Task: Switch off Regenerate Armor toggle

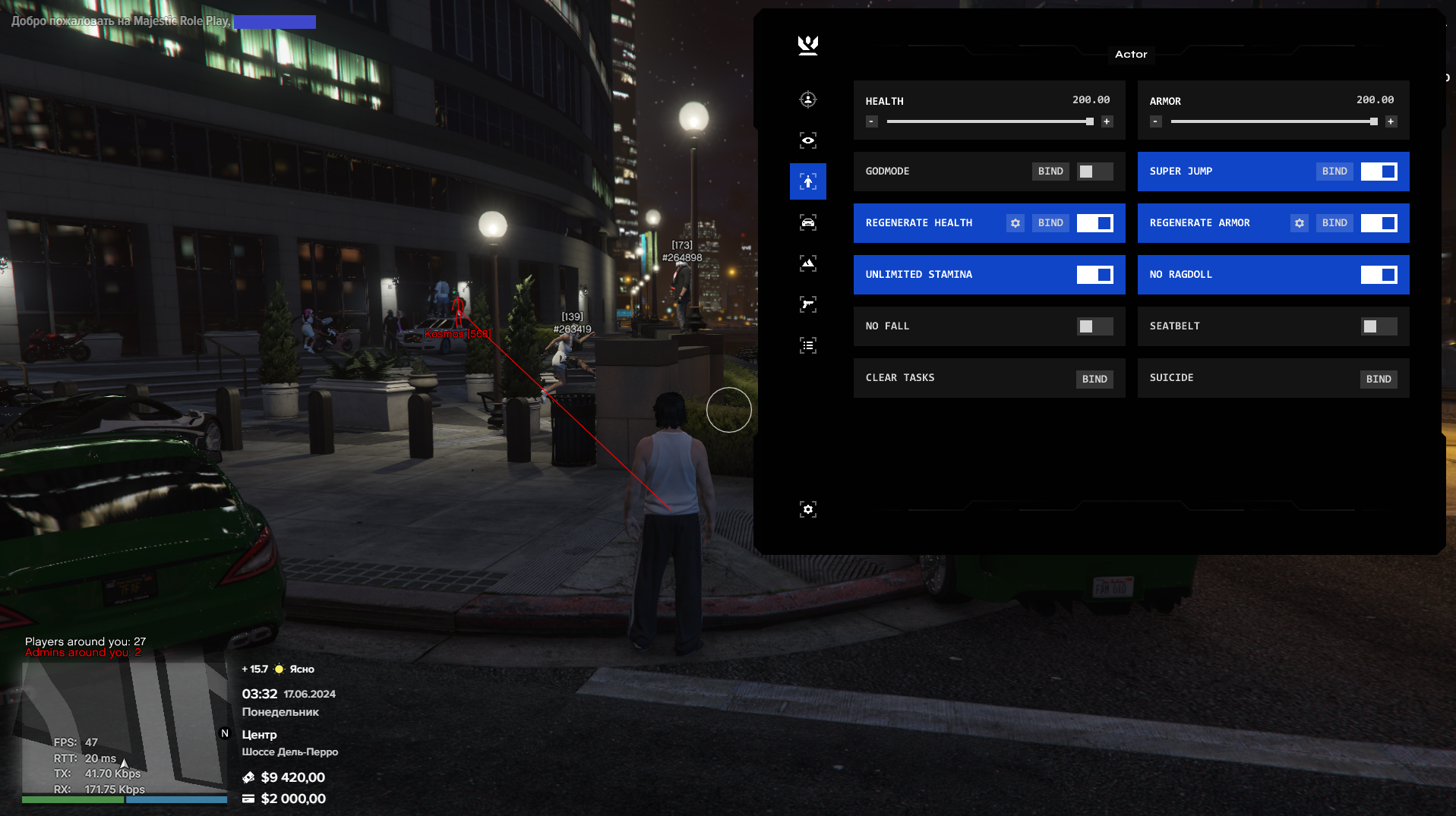Action: point(1378,223)
